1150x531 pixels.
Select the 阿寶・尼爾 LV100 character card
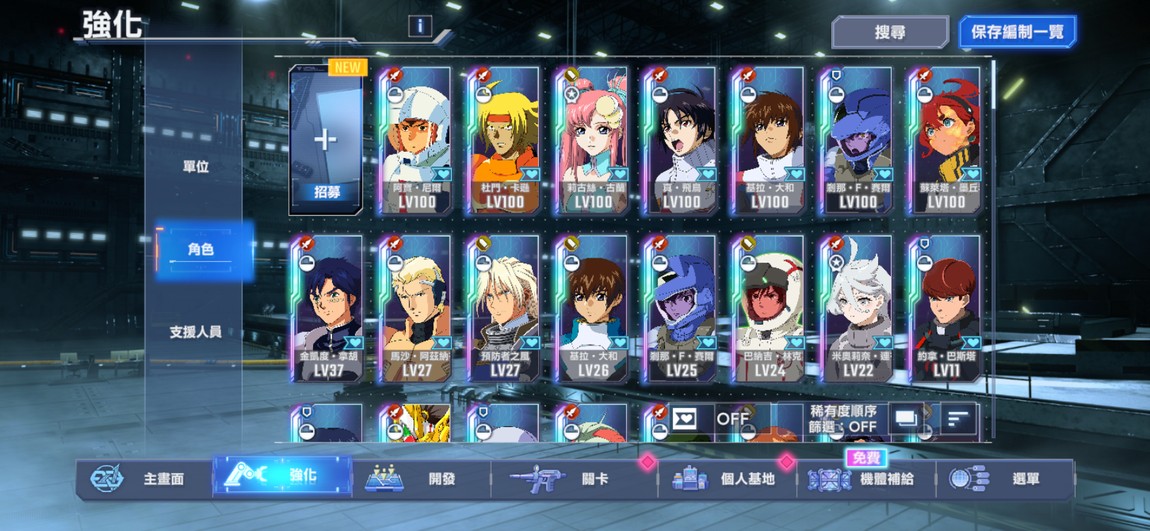click(413, 140)
